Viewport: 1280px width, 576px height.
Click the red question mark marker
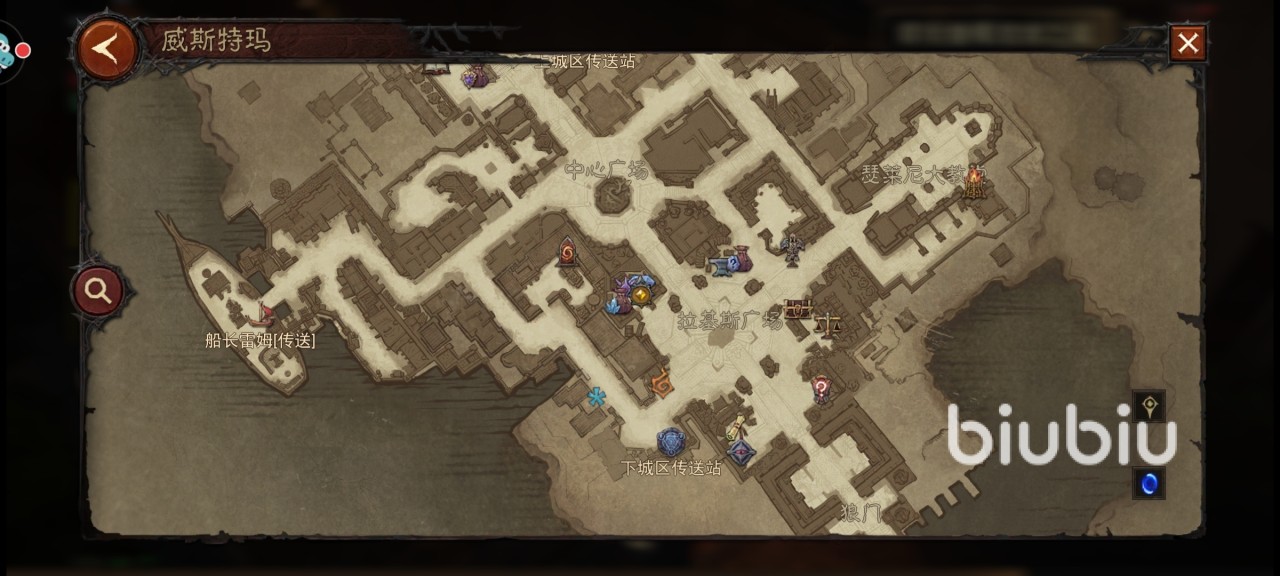(821, 388)
